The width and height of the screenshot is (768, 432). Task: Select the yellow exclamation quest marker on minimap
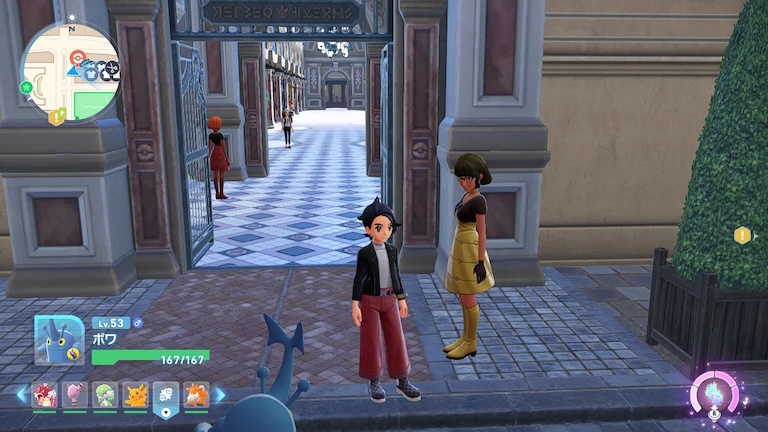pos(56,117)
